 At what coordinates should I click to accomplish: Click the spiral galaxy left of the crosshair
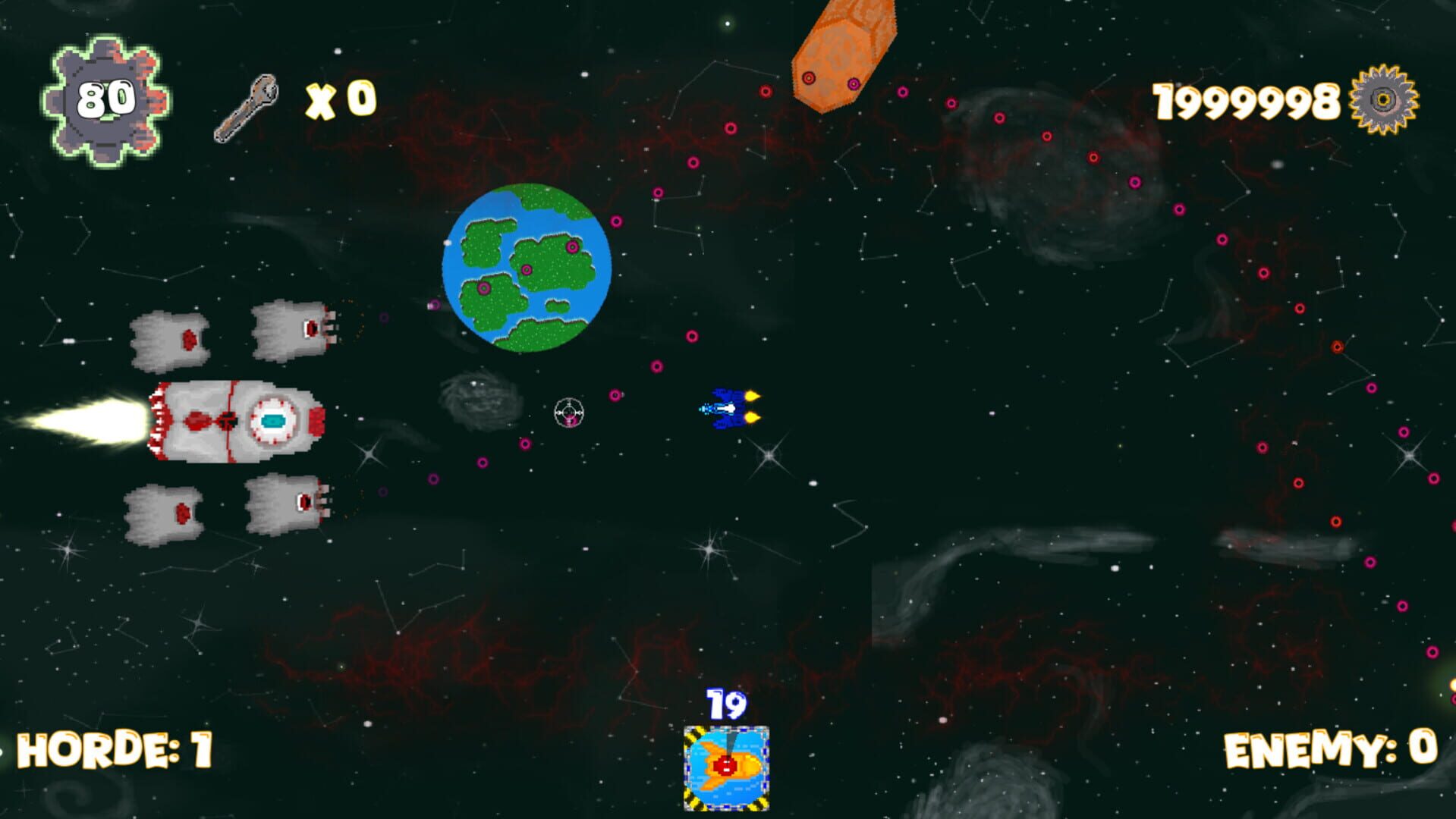click(480, 397)
